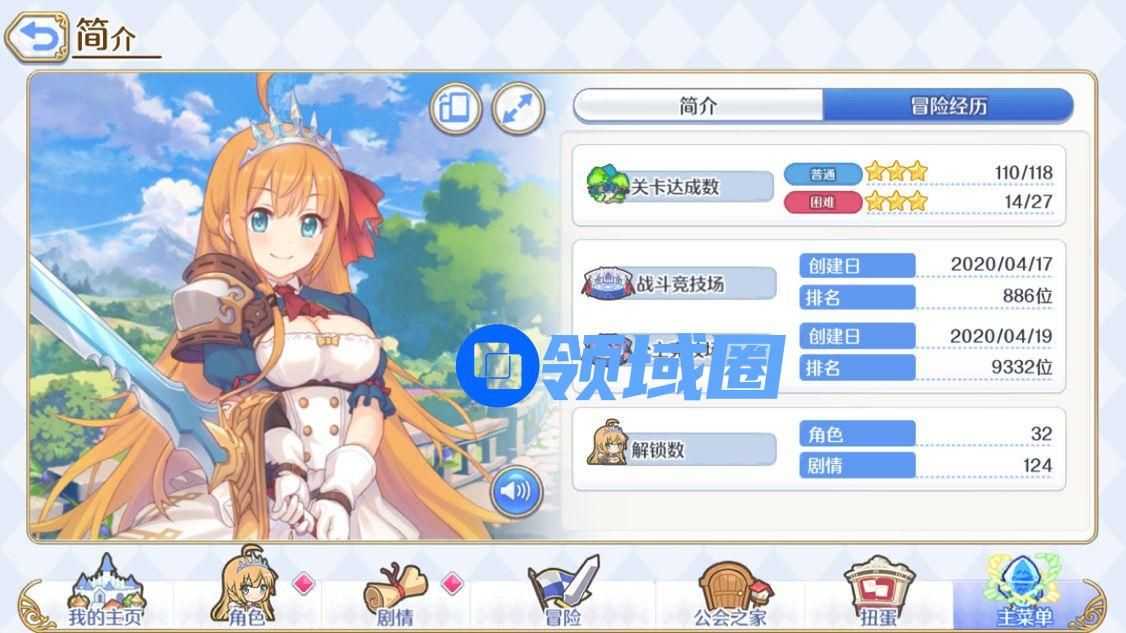Open 我的主页 from the bottom bar
This screenshot has height=633, width=1126.
click(105, 592)
